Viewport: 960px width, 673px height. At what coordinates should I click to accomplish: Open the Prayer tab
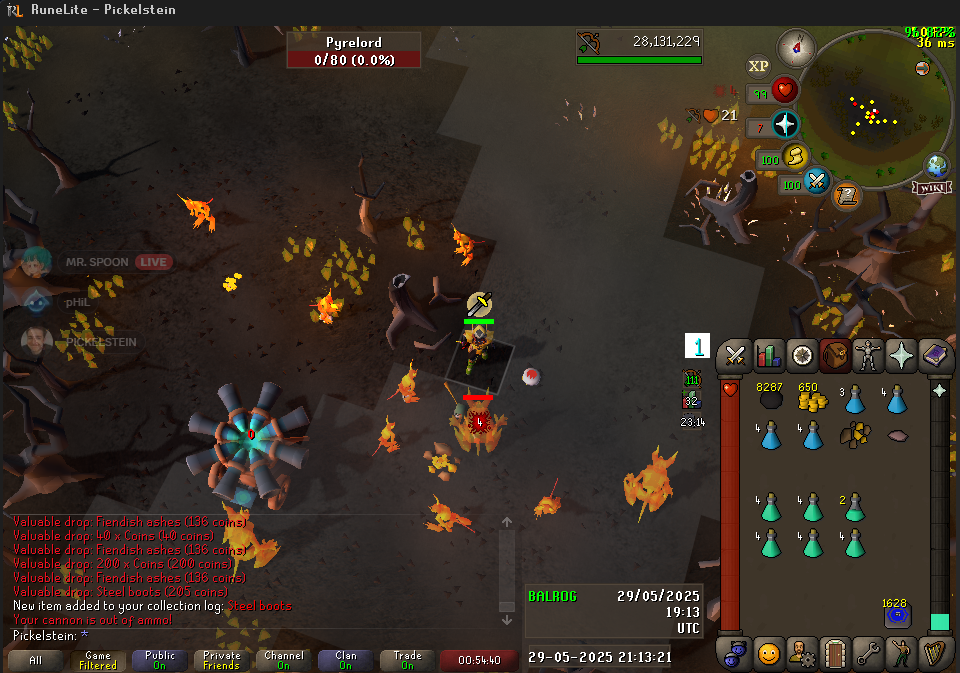899,355
